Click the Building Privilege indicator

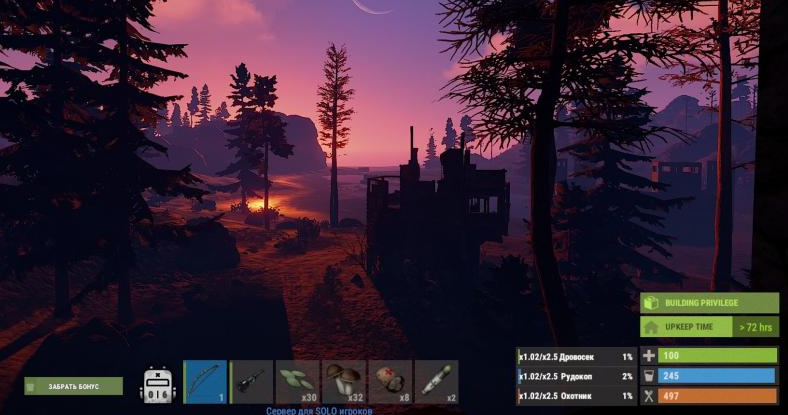point(709,303)
